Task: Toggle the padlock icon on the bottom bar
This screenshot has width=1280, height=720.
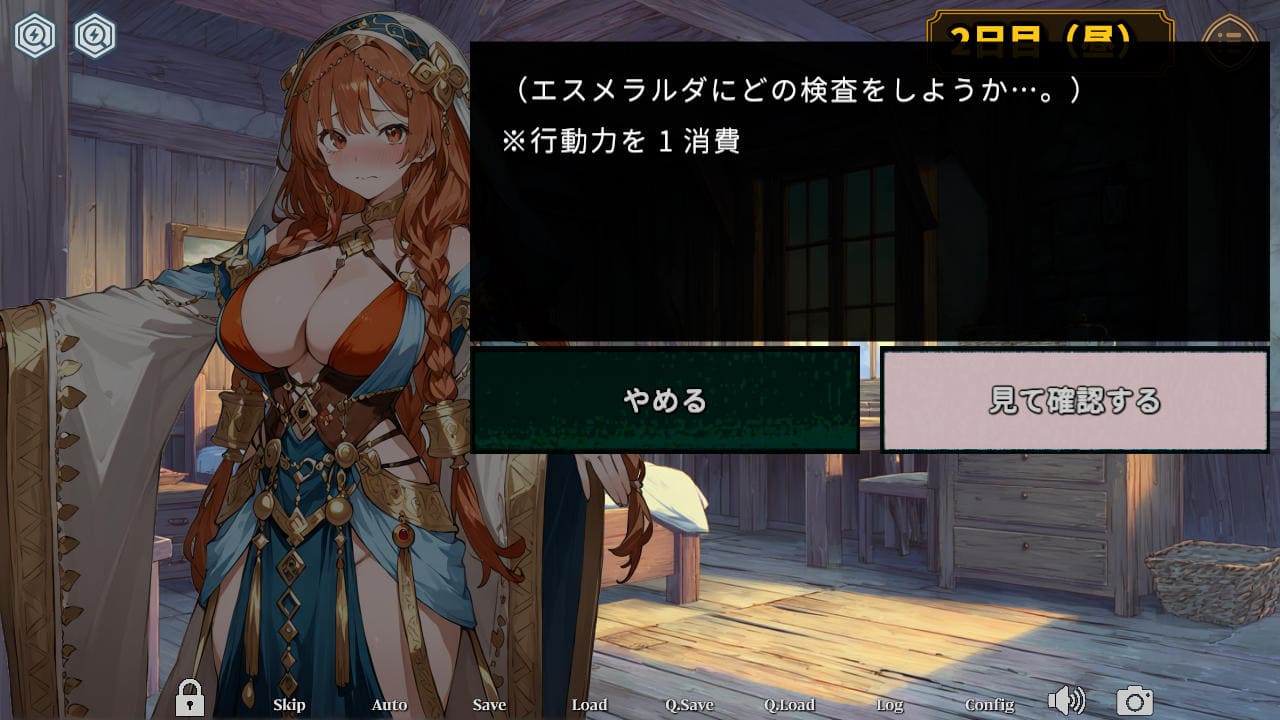Action: pos(189,699)
